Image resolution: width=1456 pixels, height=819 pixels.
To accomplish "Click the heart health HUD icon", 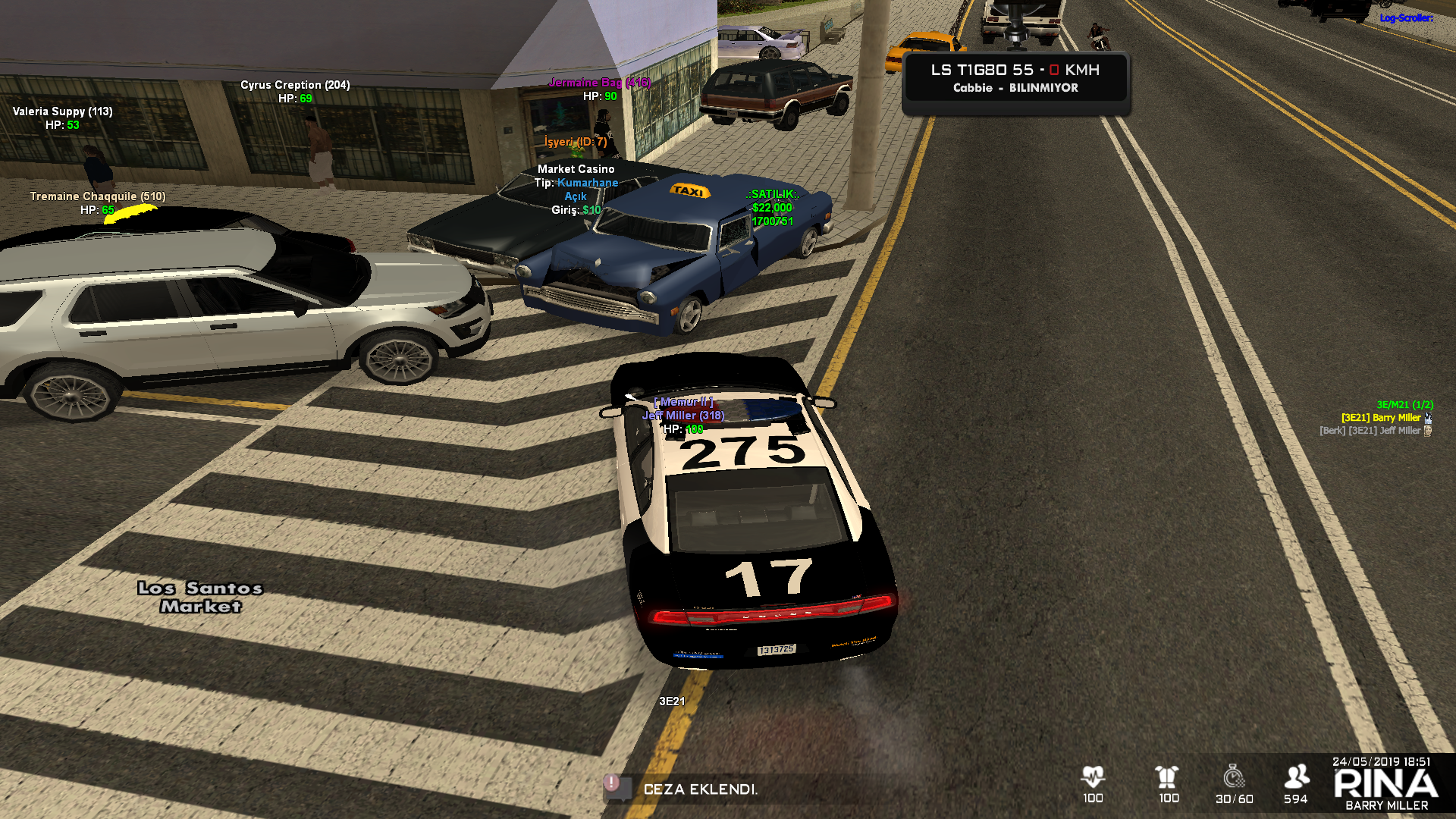I will [1093, 777].
